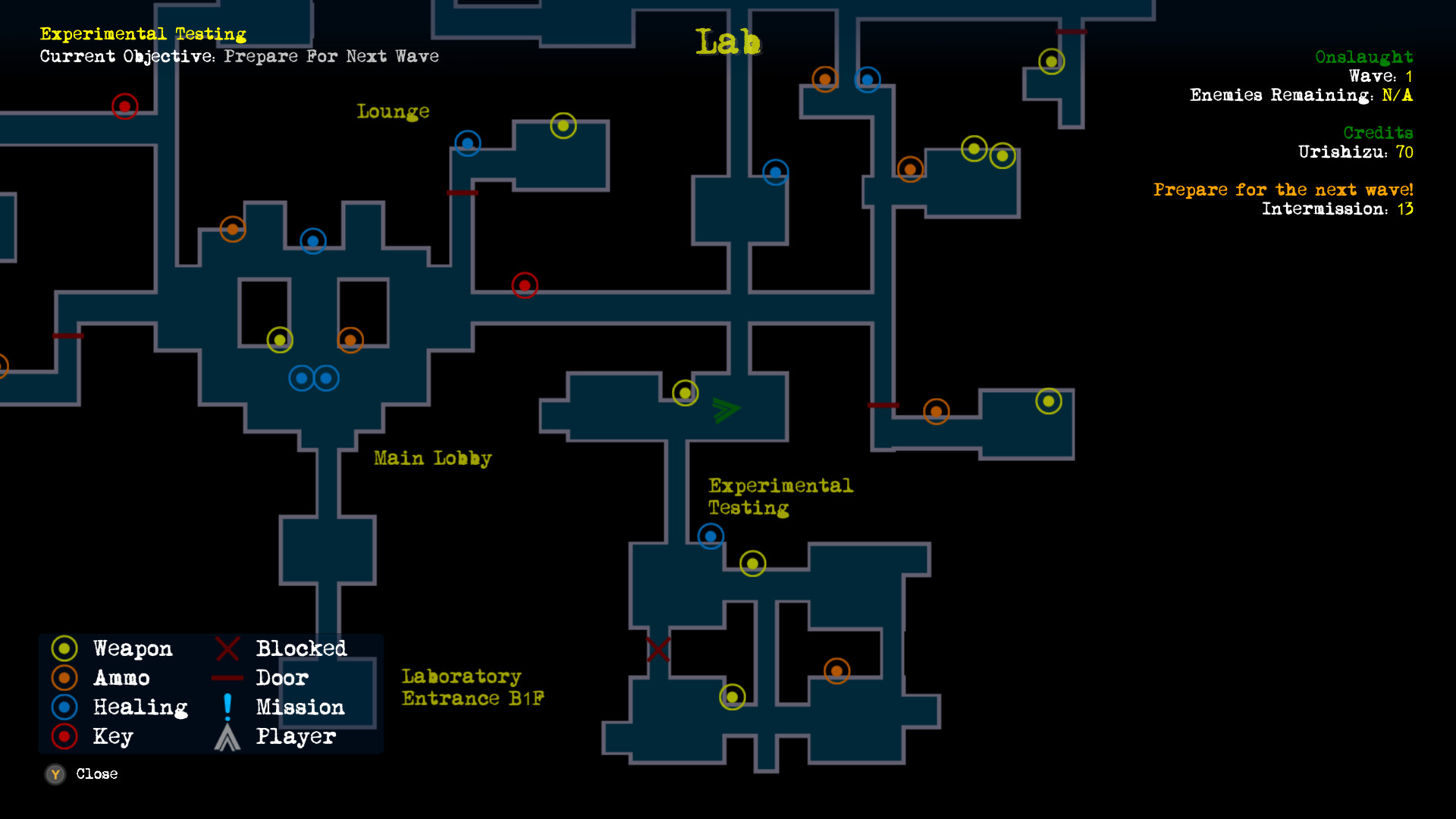Screen dimensions: 1456x819
Task: Click the Lab title at the top
Action: 727,42
